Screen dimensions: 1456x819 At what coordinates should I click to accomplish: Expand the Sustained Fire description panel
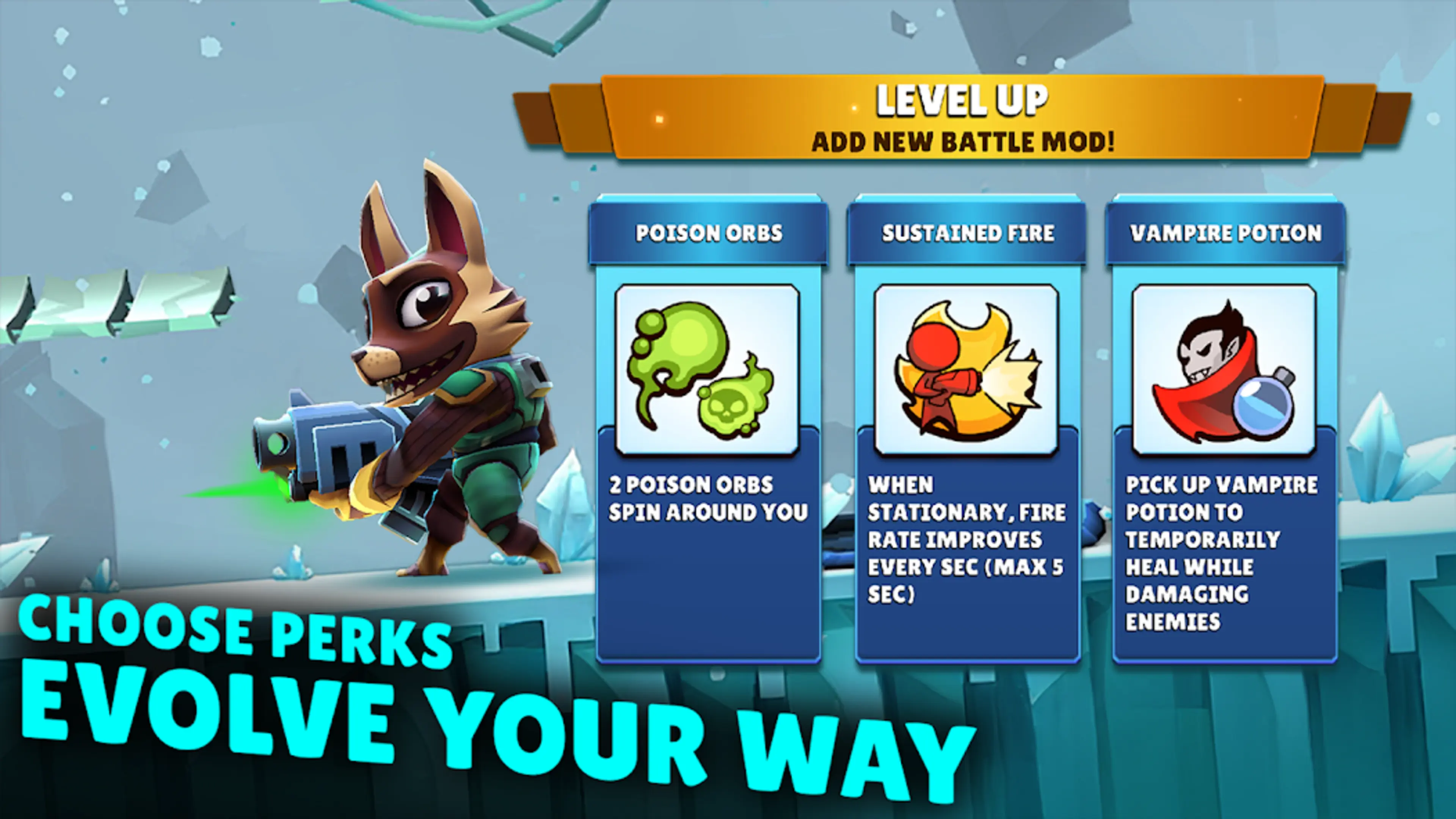click(966, 565)
